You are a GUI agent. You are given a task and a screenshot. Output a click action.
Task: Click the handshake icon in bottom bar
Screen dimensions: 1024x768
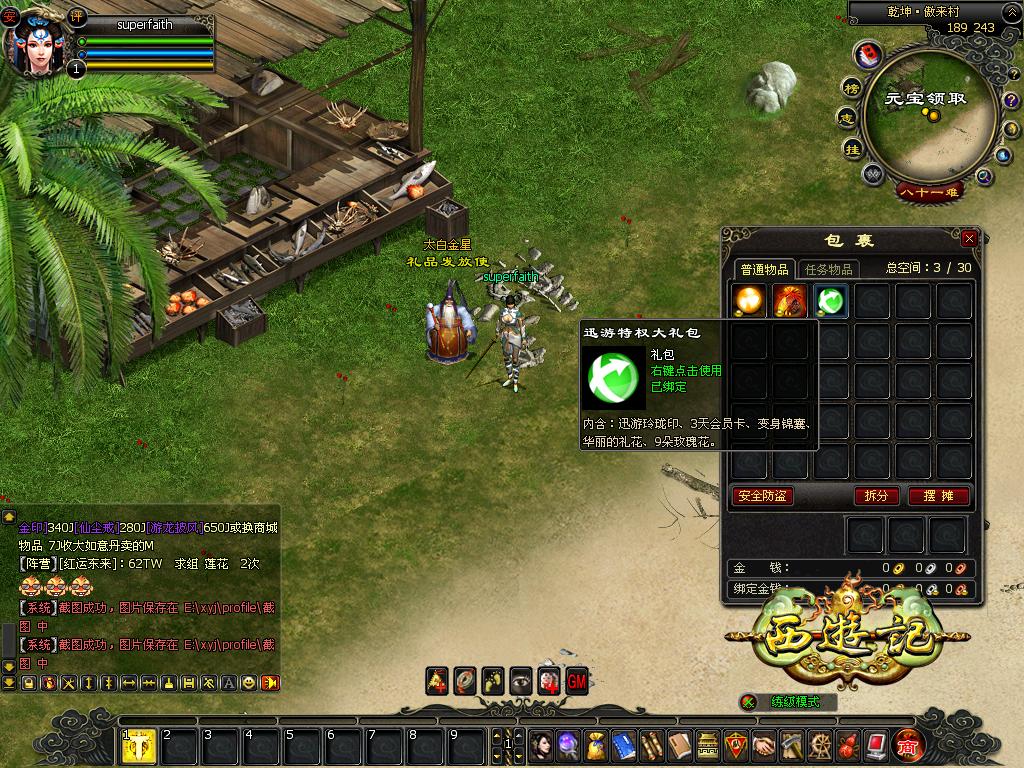tap(763, 745)
